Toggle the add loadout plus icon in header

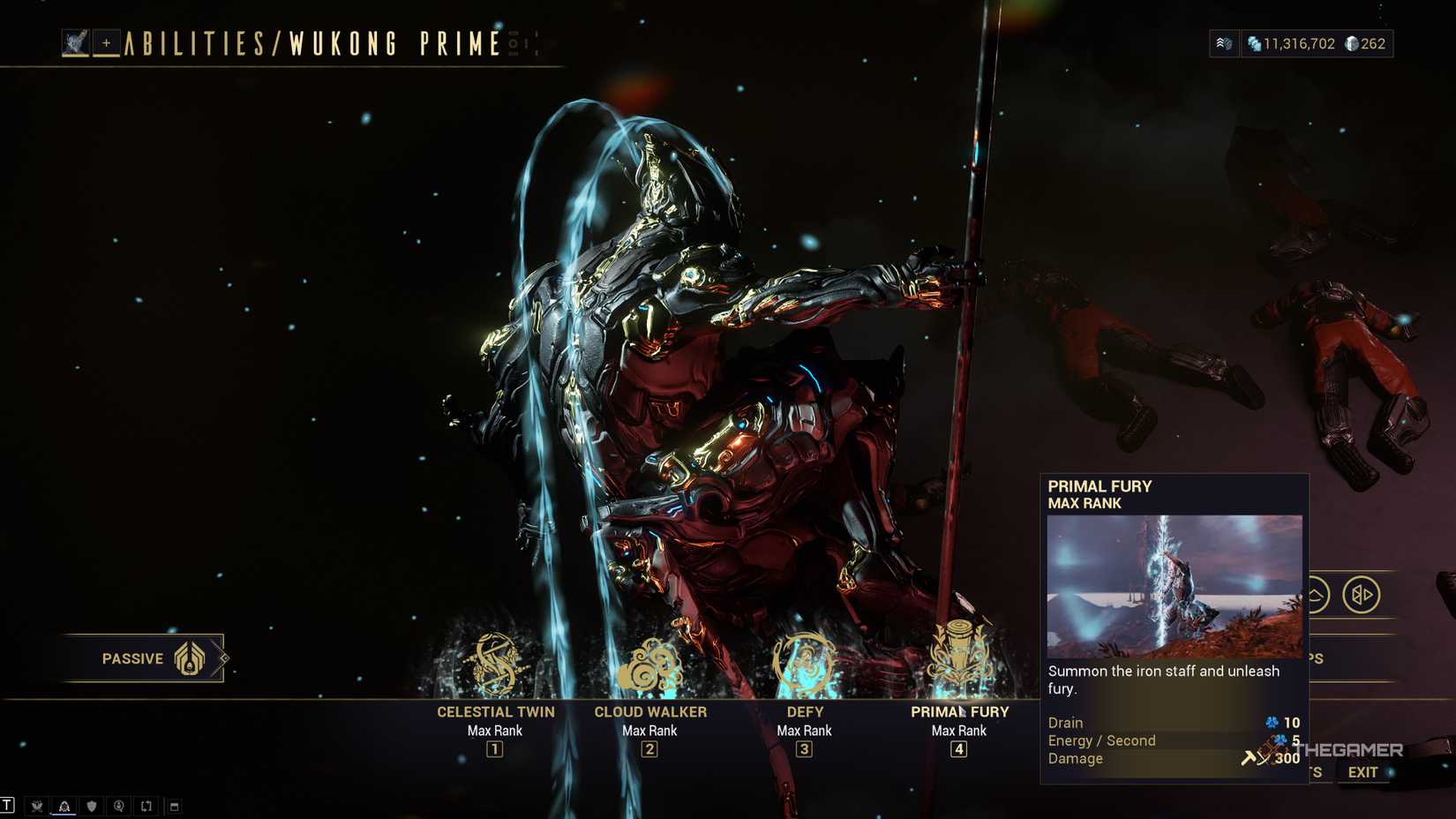point(107,41)
